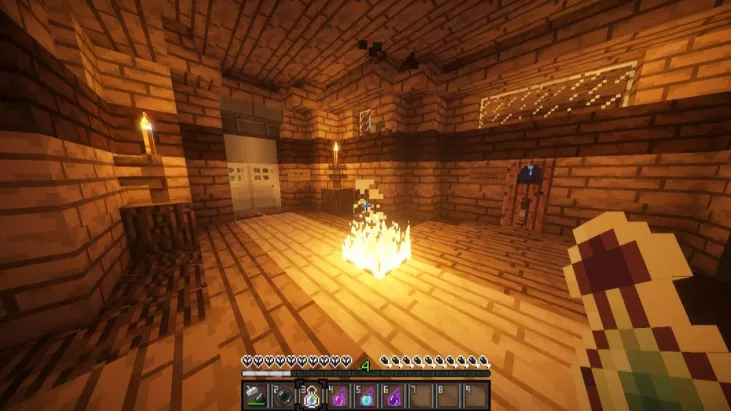Select the dark round item in slot 2
The height and width of the screenshot is (411, 731).
pyautogui.click(x=283, y=395)
